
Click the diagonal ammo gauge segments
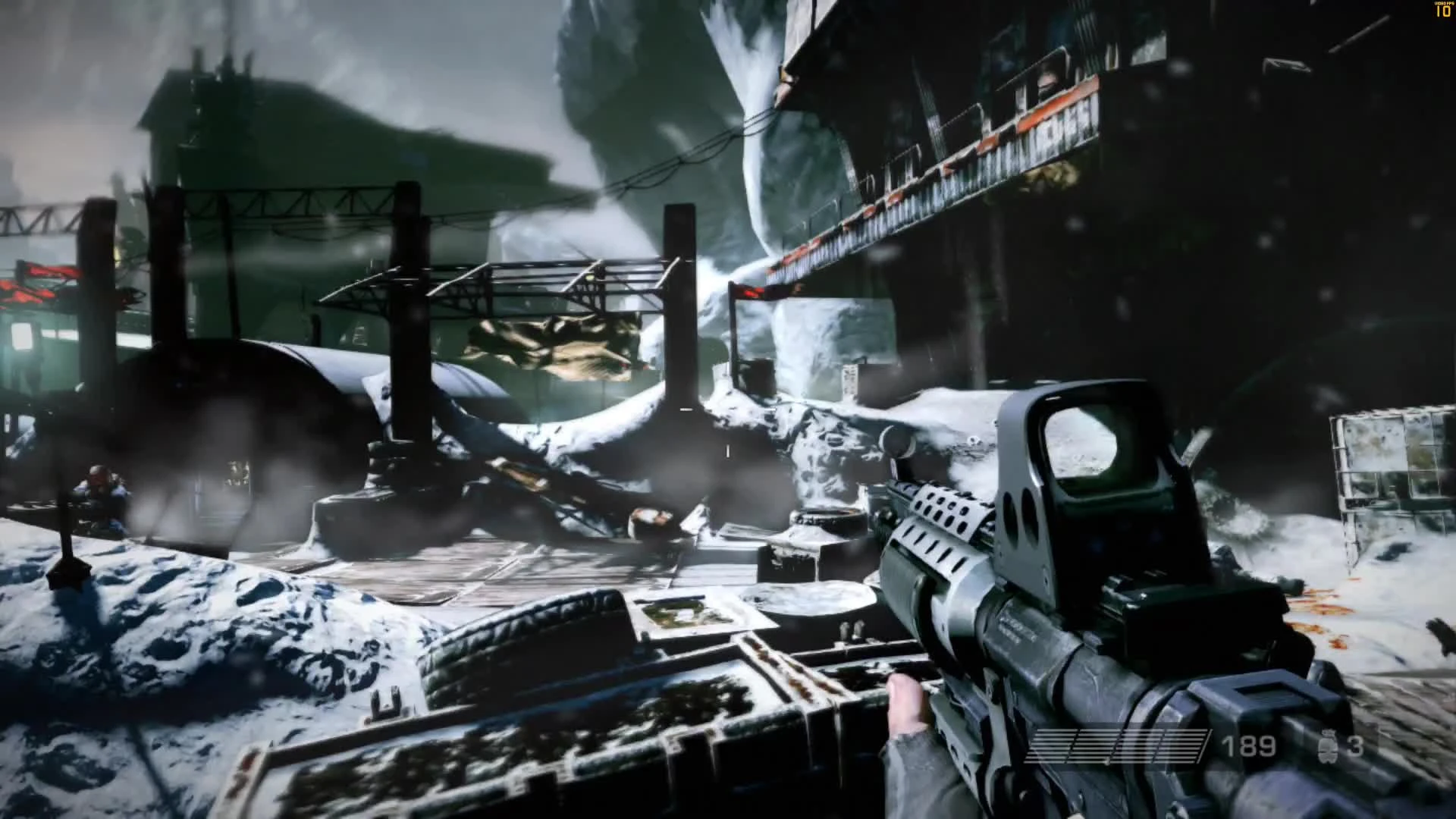coord(1115,747)
